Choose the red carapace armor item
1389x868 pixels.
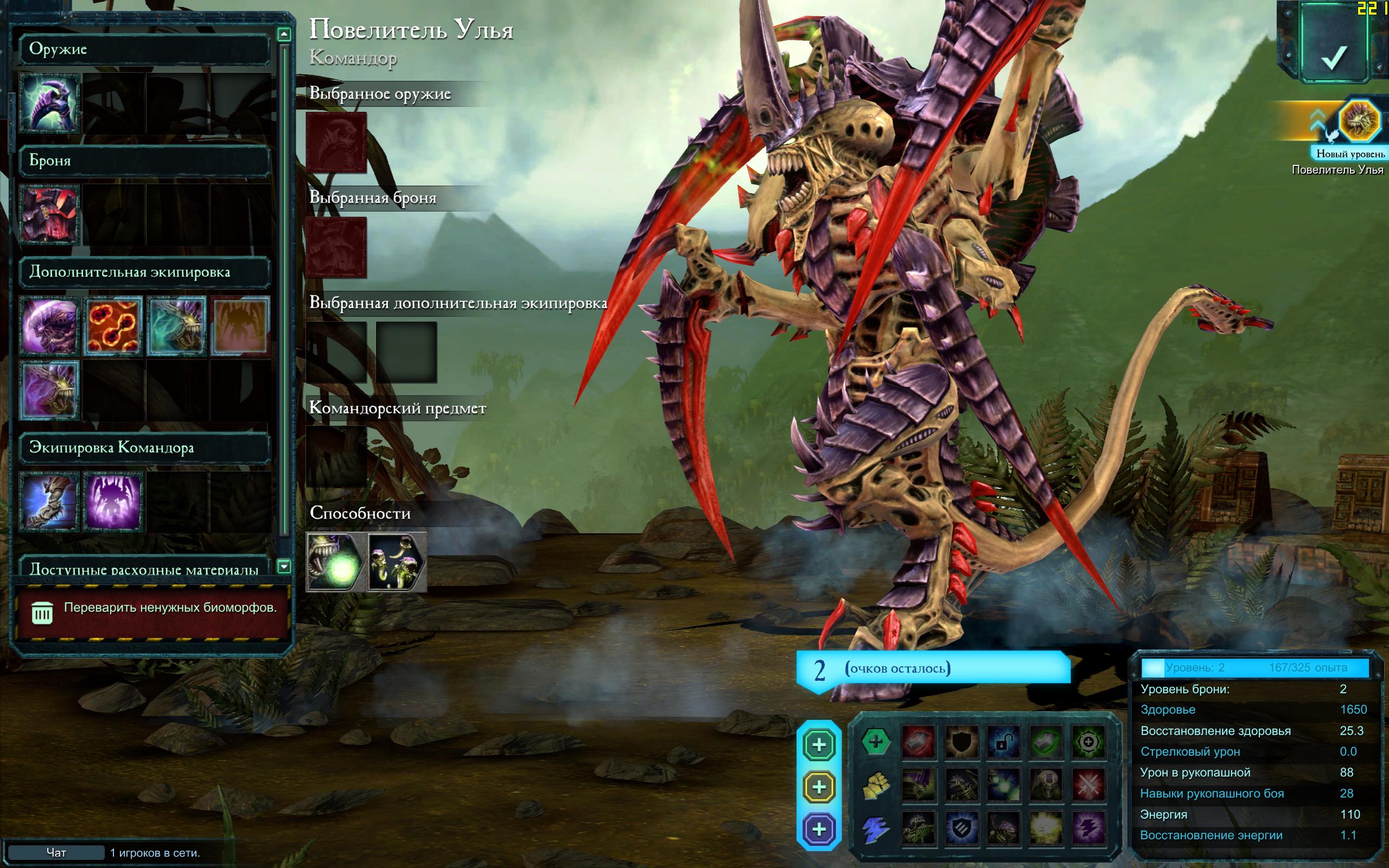(x=49, y=215)
